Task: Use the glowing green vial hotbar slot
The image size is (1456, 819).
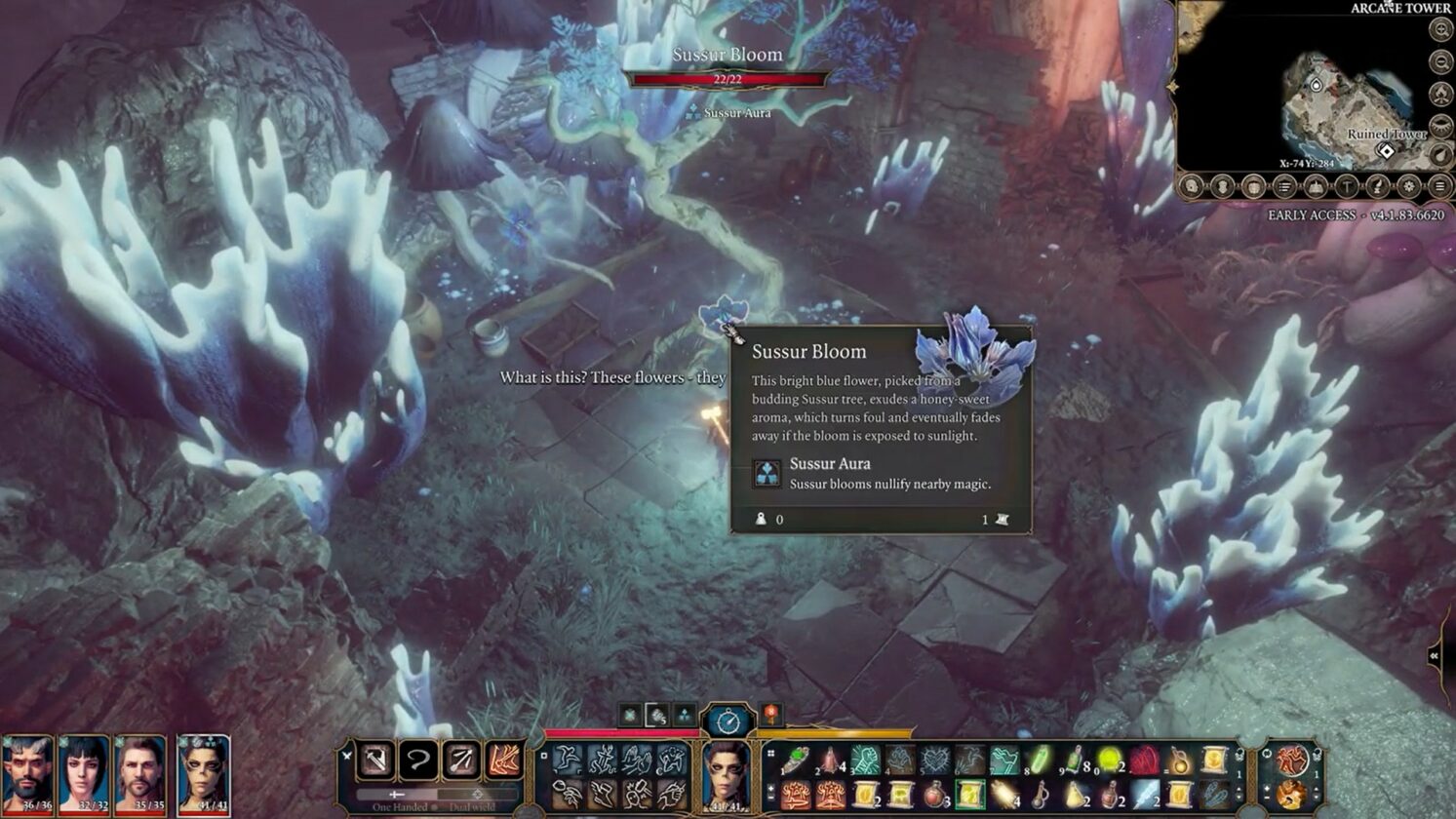Action: [x=1038, y=760]
